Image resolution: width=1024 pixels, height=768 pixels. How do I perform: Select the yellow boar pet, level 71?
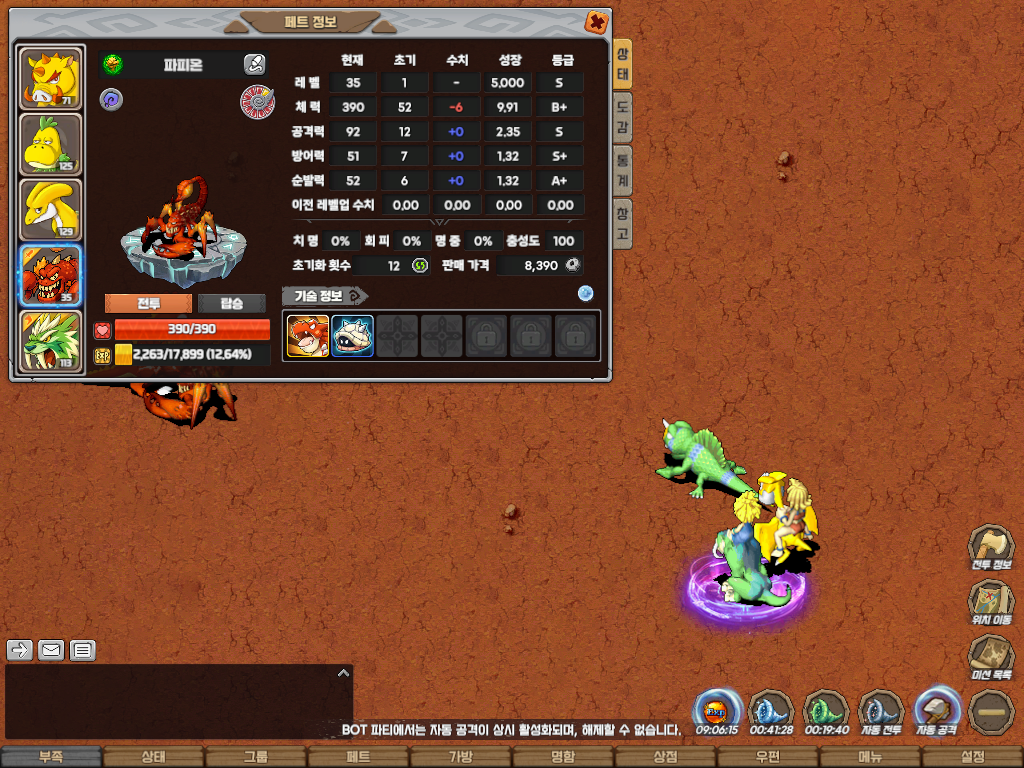click(51, 79)
